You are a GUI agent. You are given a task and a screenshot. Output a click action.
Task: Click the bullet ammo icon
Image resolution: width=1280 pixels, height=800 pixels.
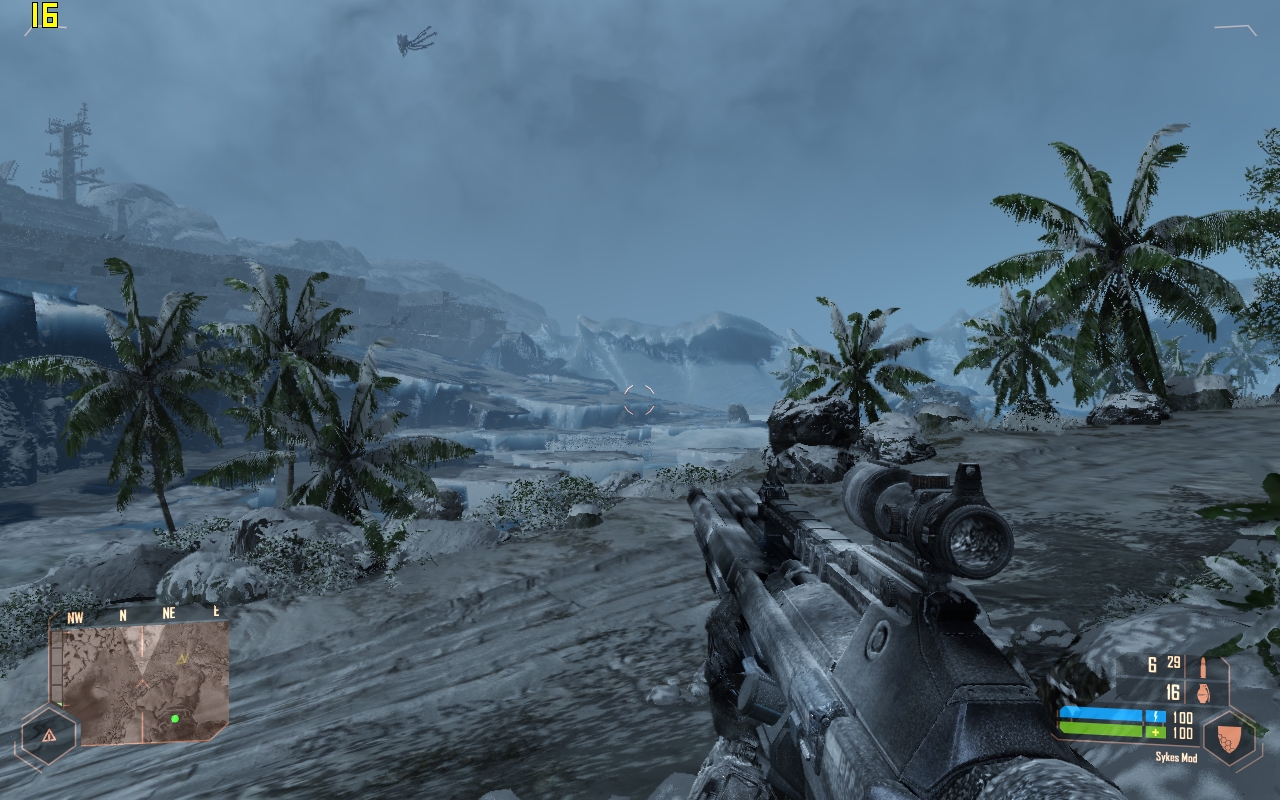[1203, 666]
